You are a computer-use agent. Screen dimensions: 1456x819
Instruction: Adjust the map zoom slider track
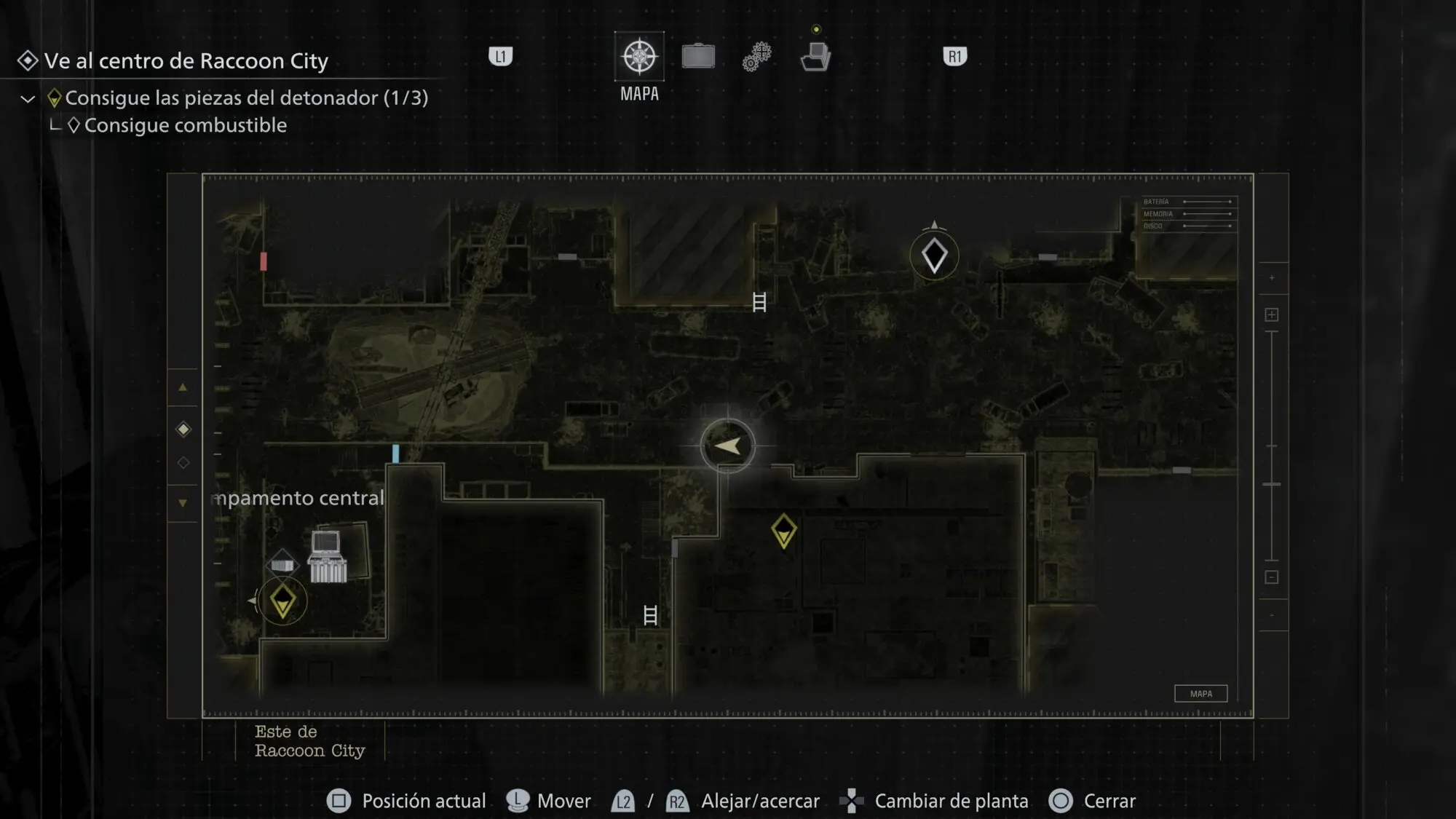pyautogui.click(x=1271, y=446)
